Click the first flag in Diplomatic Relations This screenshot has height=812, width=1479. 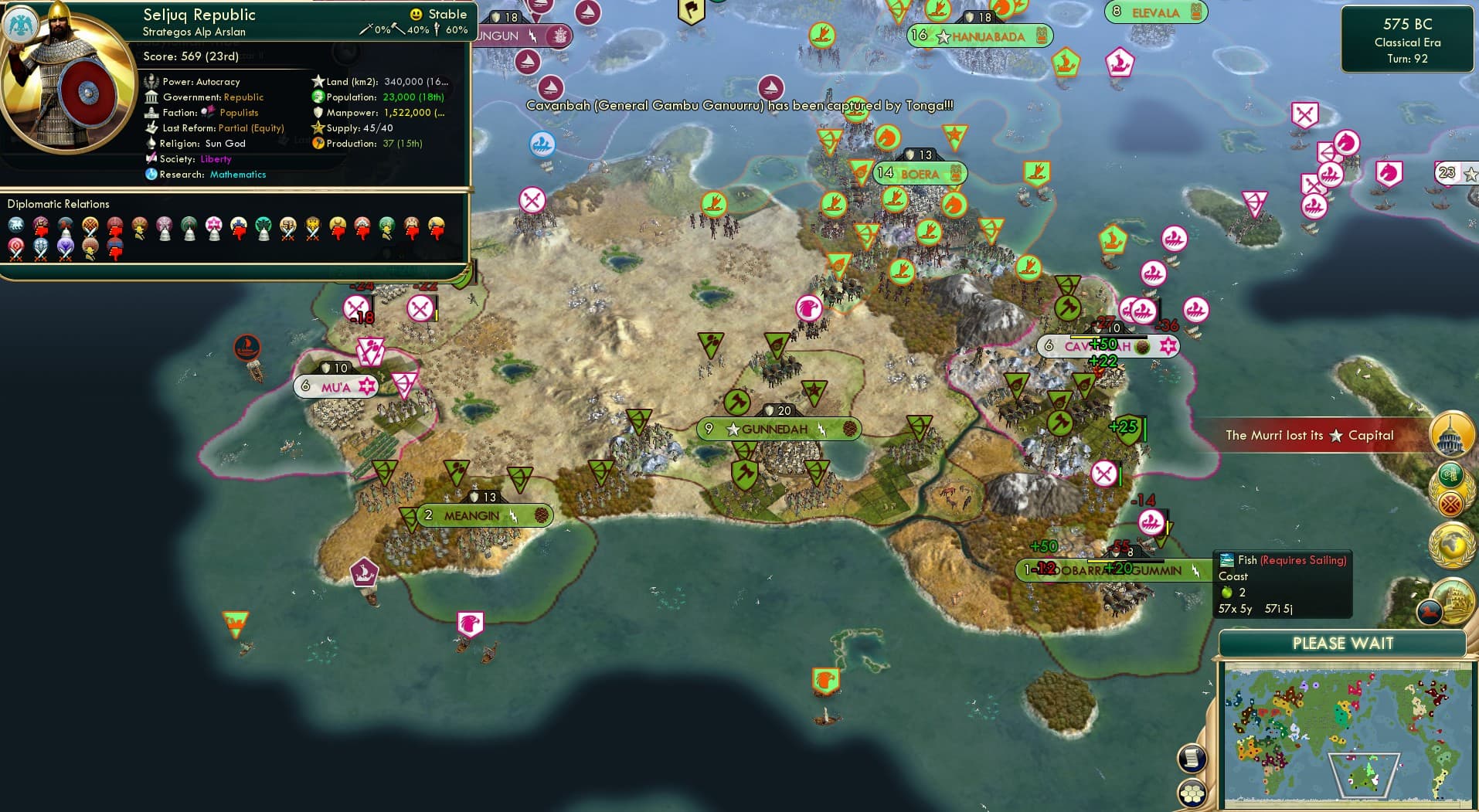15,224
